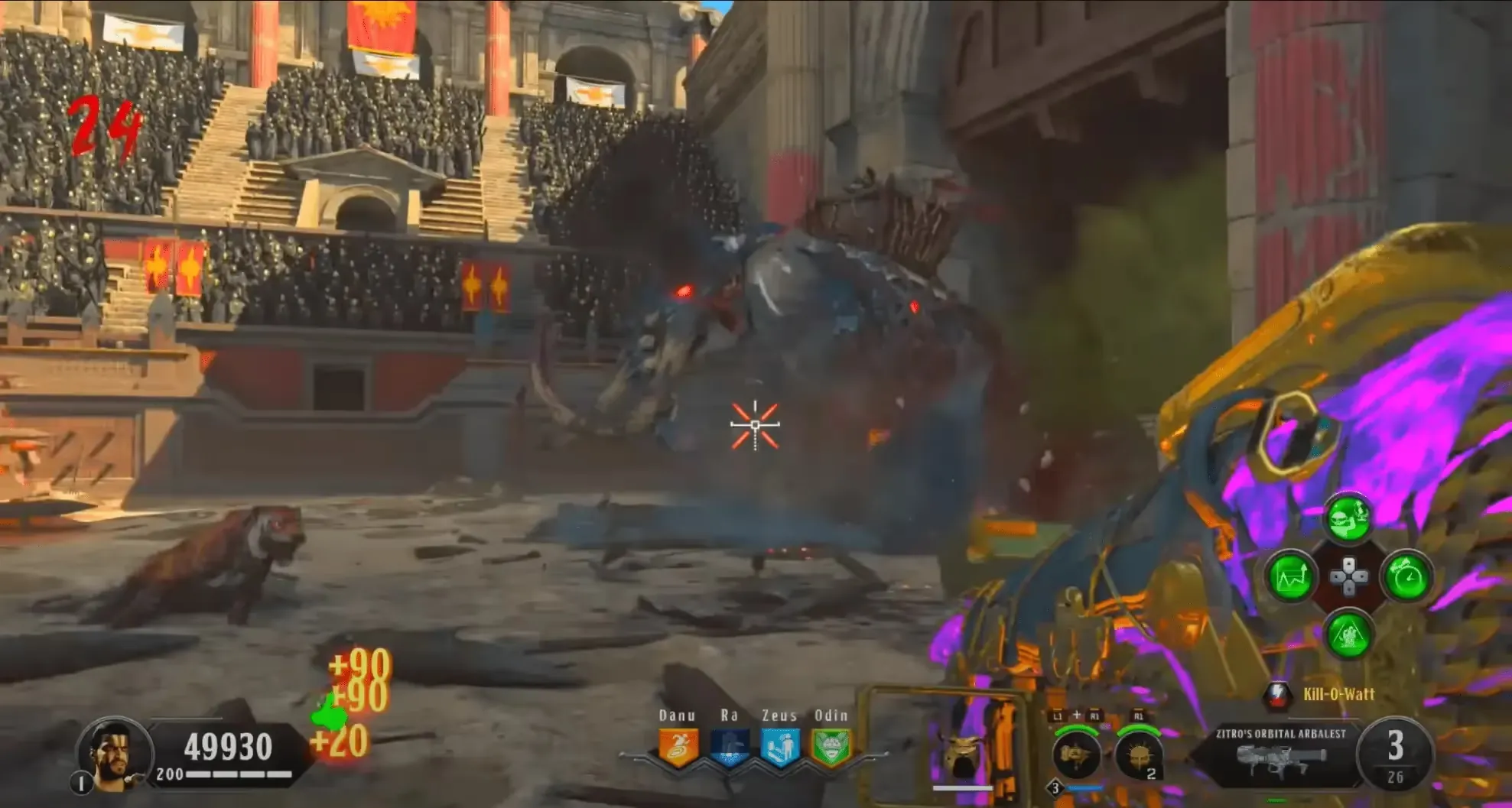The image size is (1512, 808).
Task: Activate the stopwatch elixir icon
Action: (1406, 577)
